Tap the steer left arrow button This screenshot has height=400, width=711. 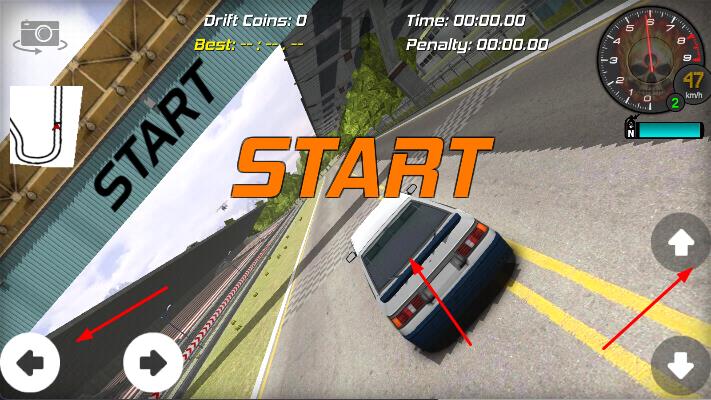30,362
